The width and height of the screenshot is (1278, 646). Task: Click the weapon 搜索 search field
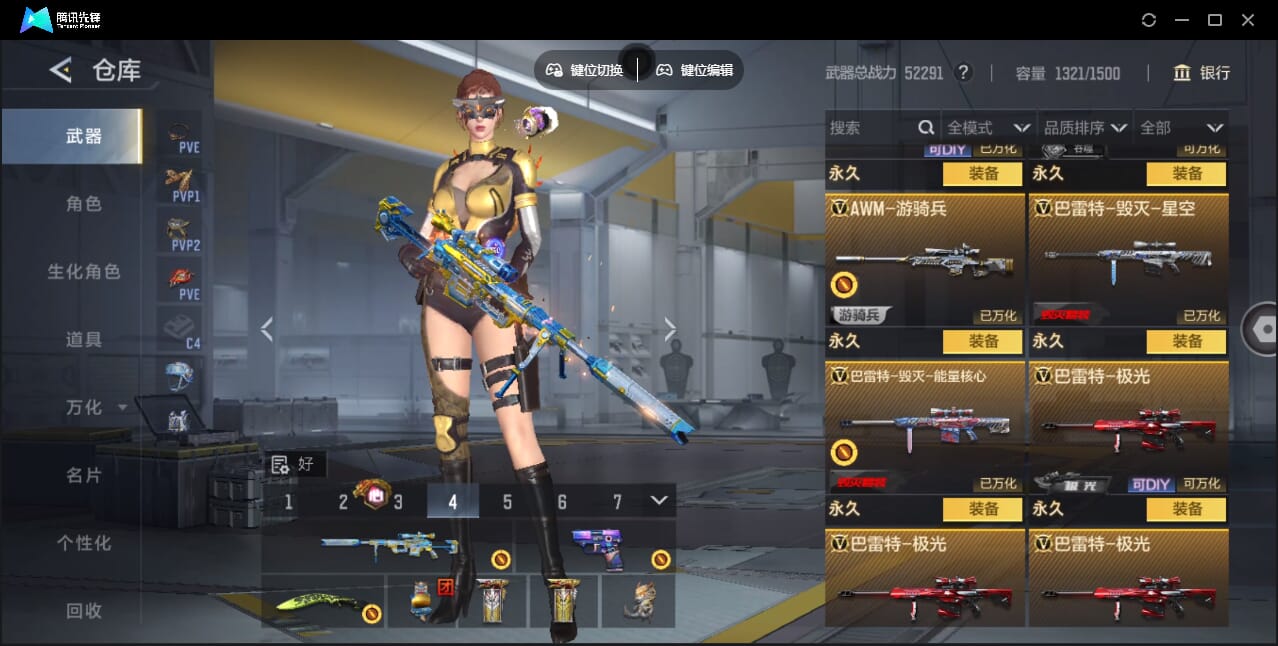pyautogui.click(x=870, y=128)
